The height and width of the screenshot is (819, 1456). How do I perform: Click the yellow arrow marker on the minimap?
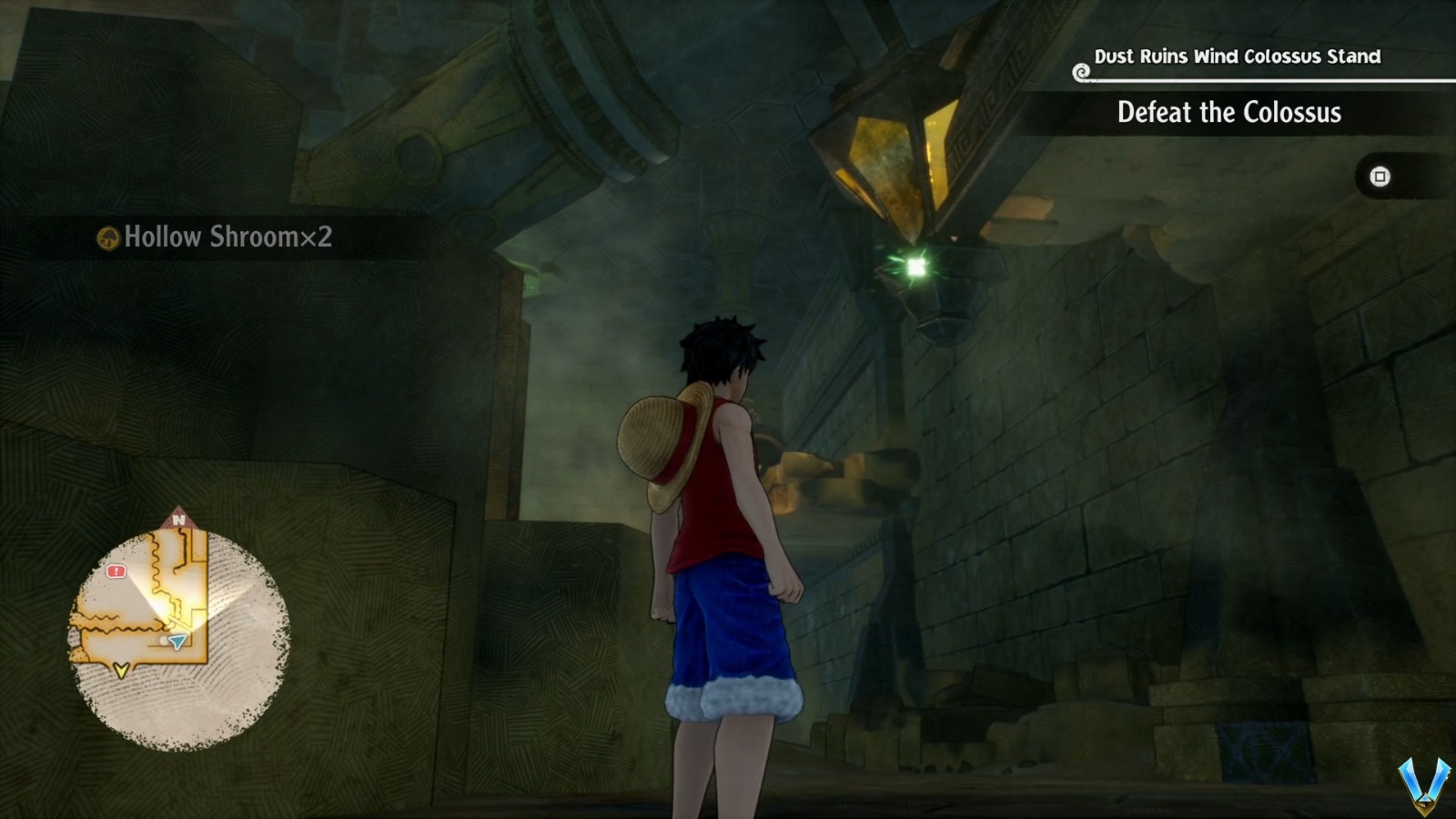pos(120,669)
